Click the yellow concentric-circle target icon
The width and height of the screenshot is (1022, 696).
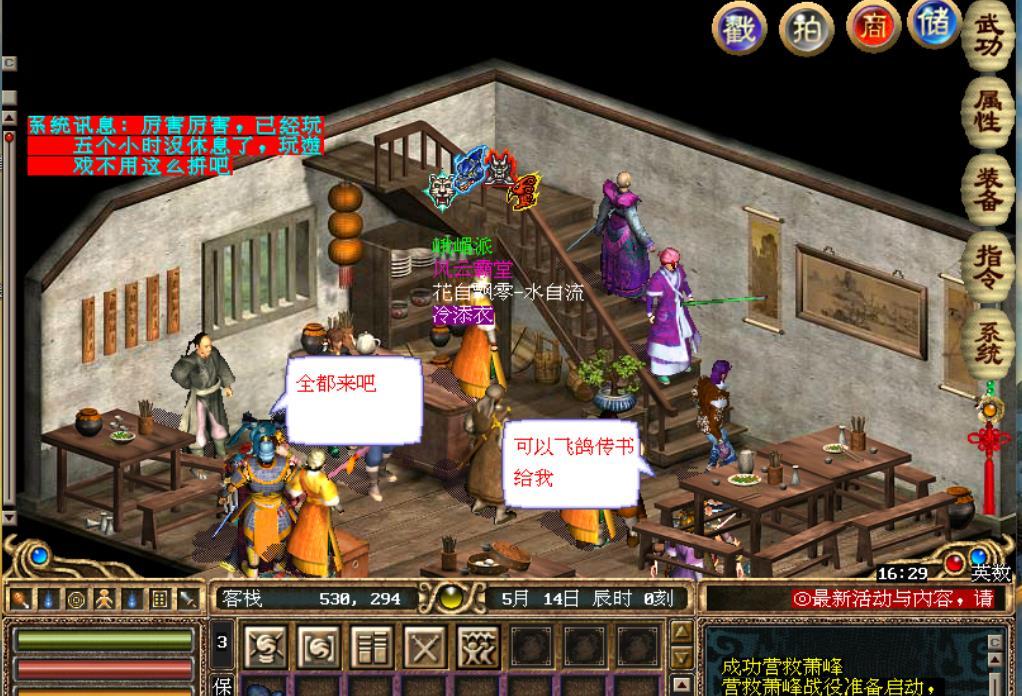tap(75, 600)
